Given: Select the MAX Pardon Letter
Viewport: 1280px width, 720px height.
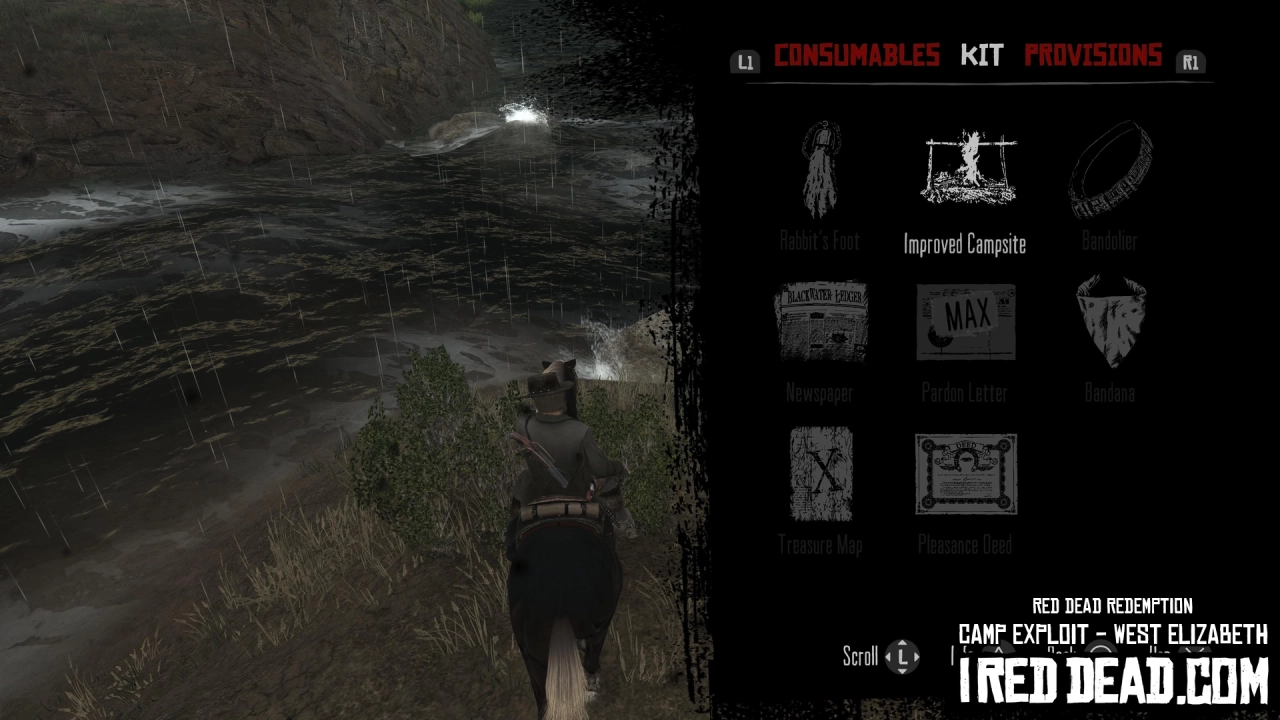Looking at the screenshot, I should (965, 320).
